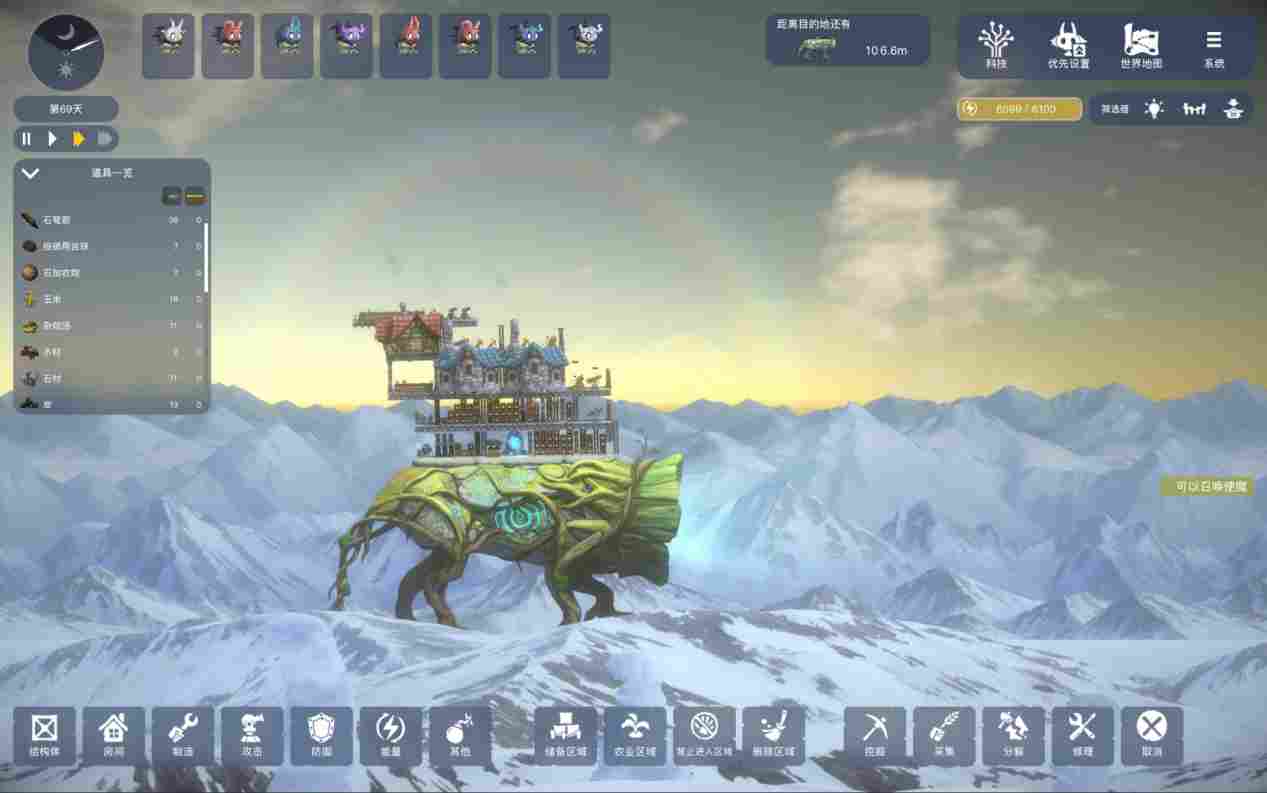The width and height of the screenshot is (1267, 793).
Task: Open 优先设置 priority settings
Action: coord(1068,46)
